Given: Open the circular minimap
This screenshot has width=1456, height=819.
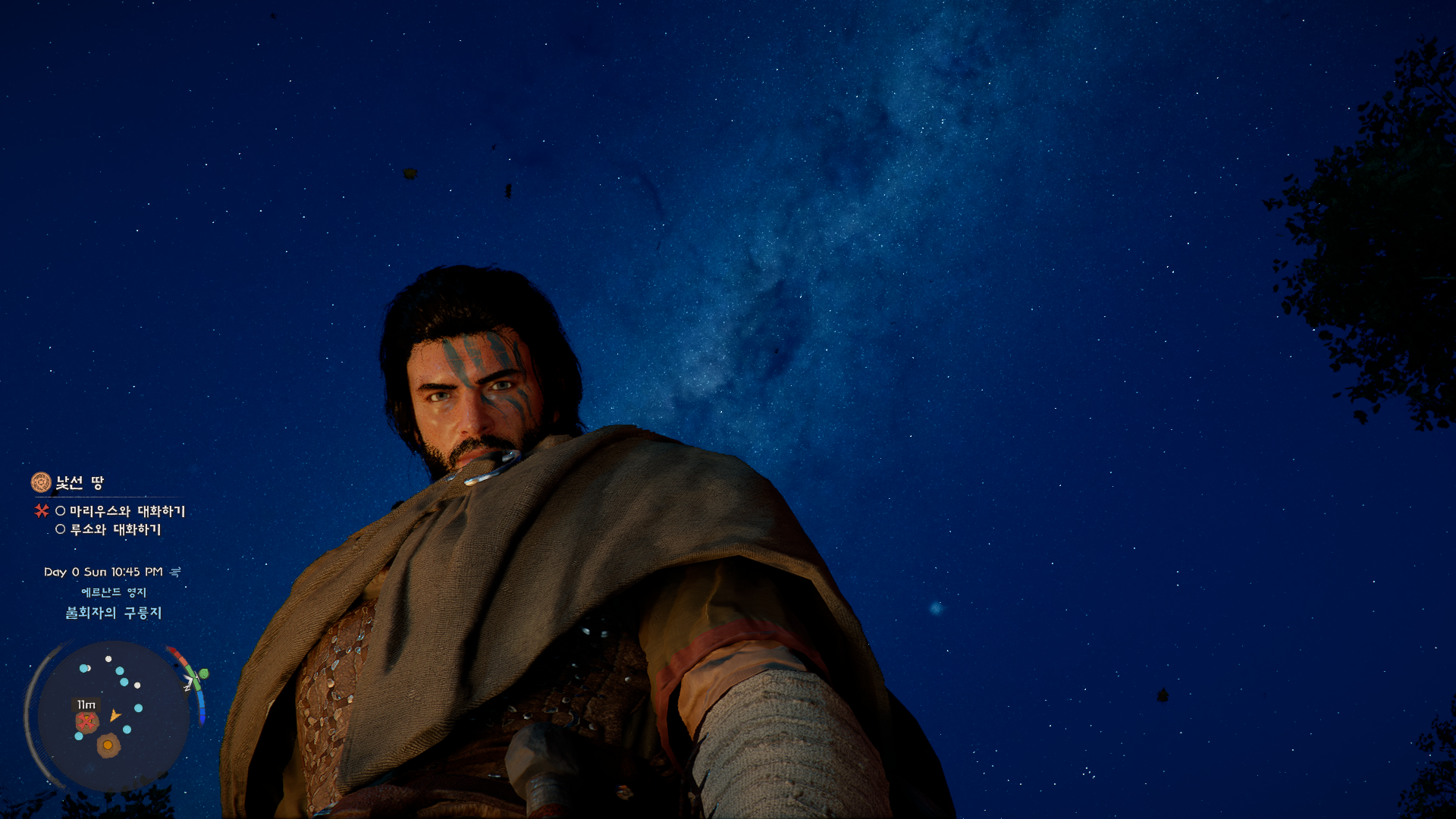Looking at the screenshot, I should (114, 715).
